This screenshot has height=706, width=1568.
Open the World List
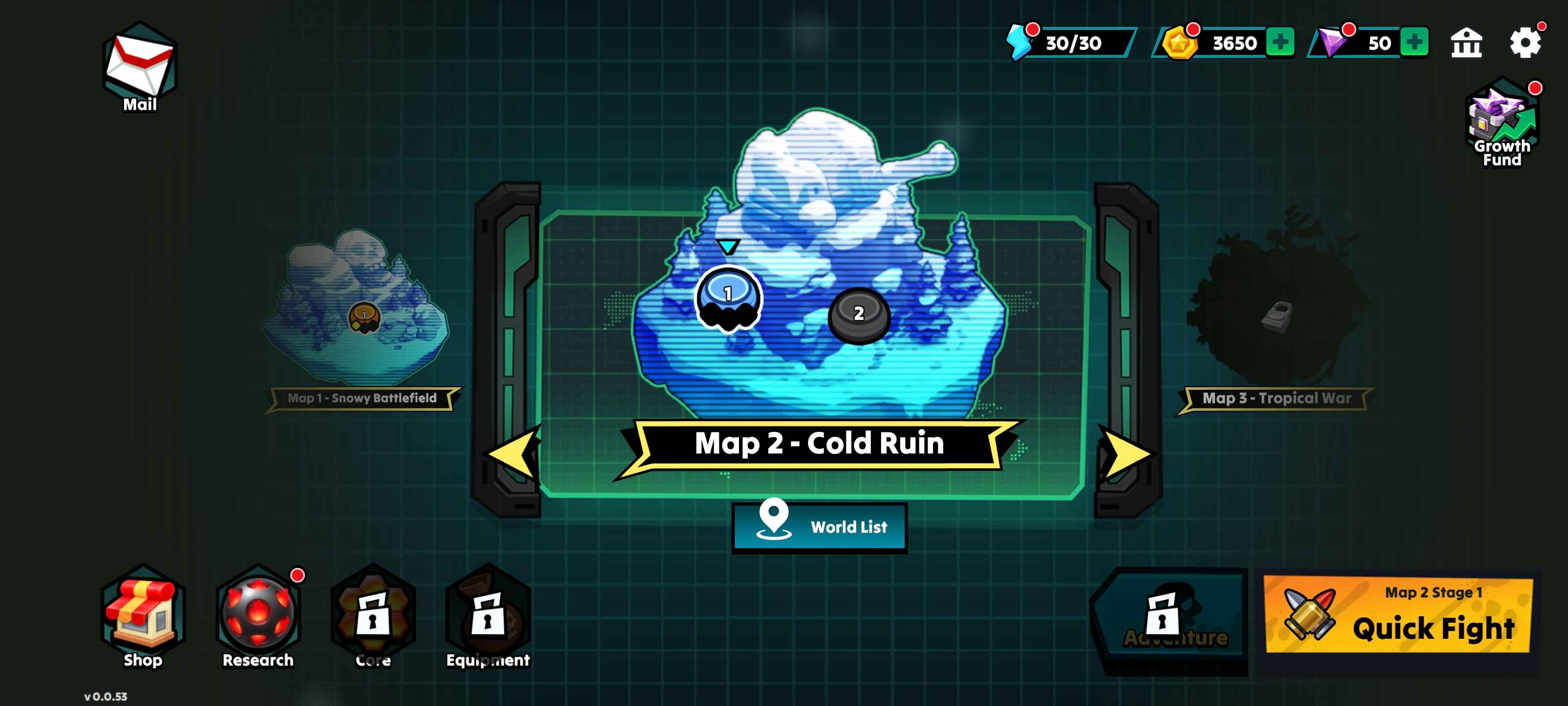click(819, 526)
